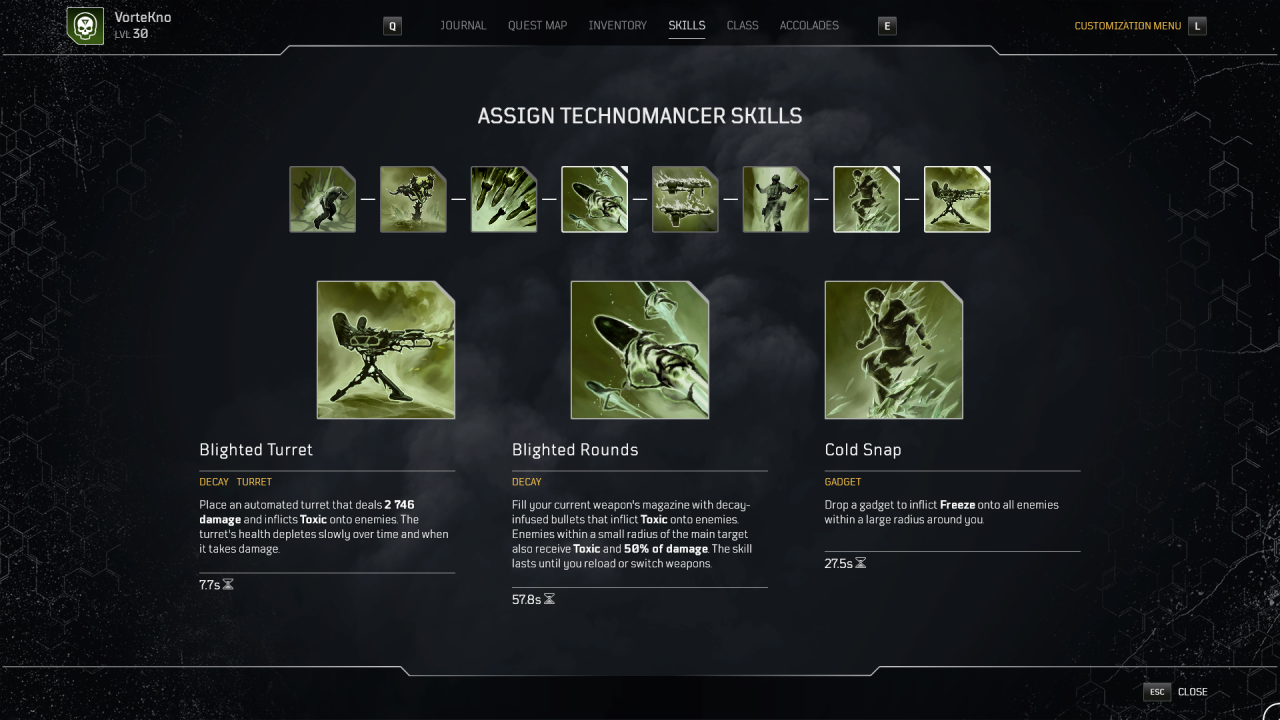This screenshot has width=1280, height=720.
Task: Click the large Blighted Turret assigned skill slot
Action: click(x=386, y=350)
